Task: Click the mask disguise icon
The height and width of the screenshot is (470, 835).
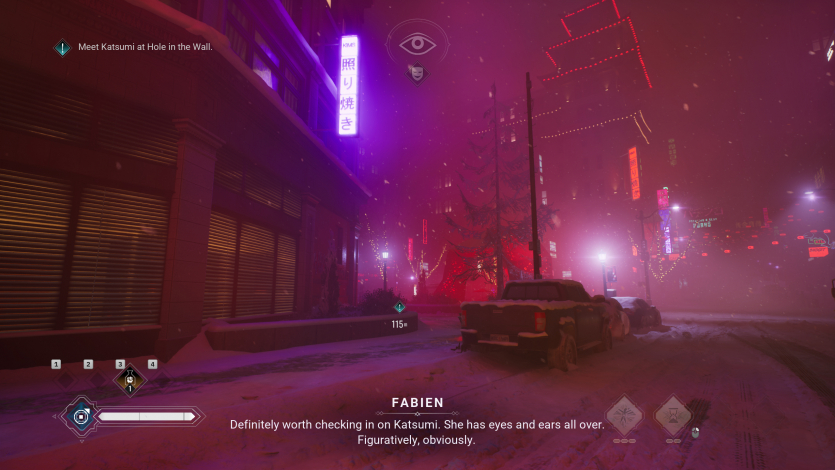Action: pos(416,72)
